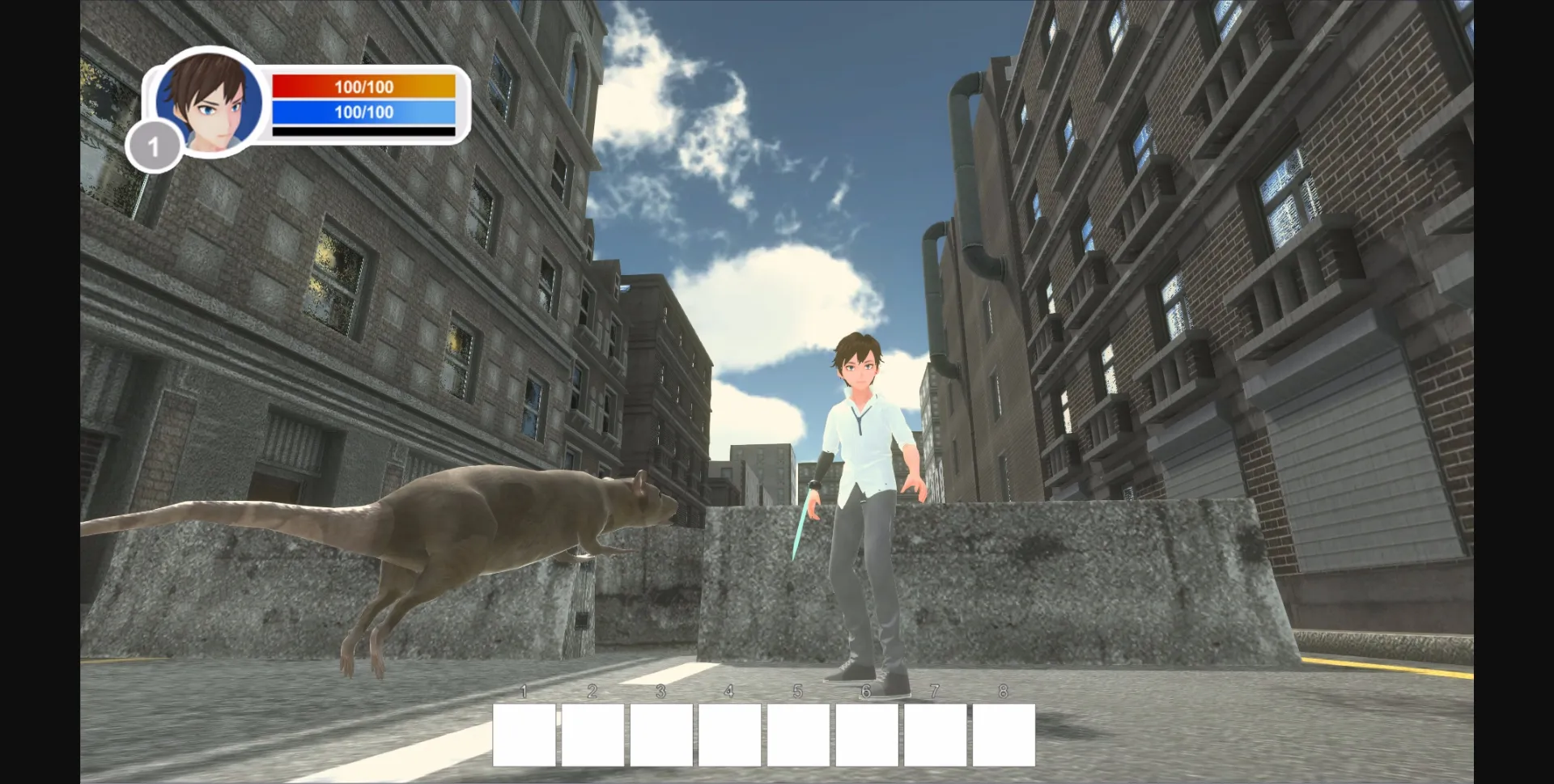
Task: Click the character portrait icon
Action: [x=206, y=102]
